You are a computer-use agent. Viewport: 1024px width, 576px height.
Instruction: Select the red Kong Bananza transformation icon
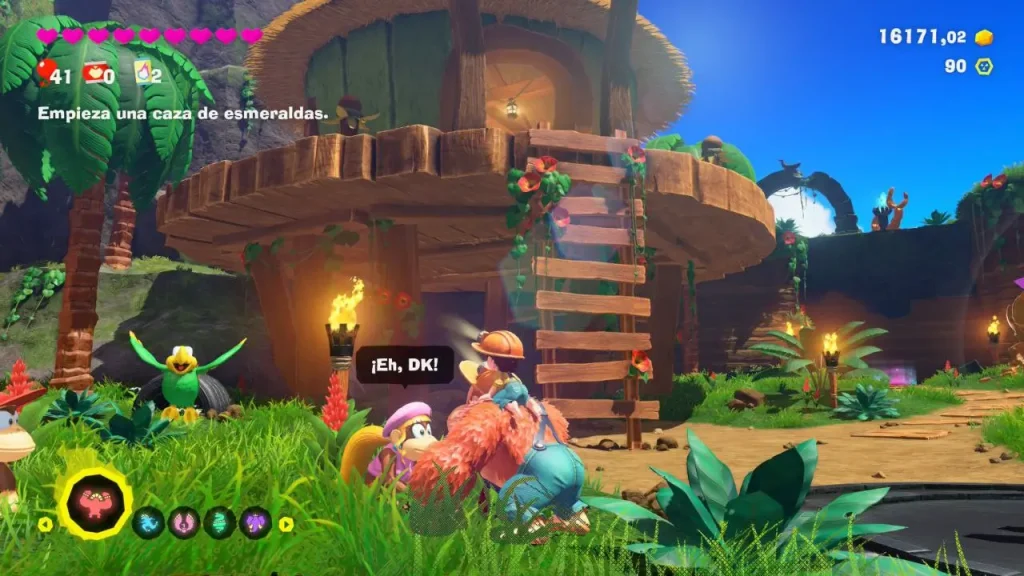pos(96,503)
